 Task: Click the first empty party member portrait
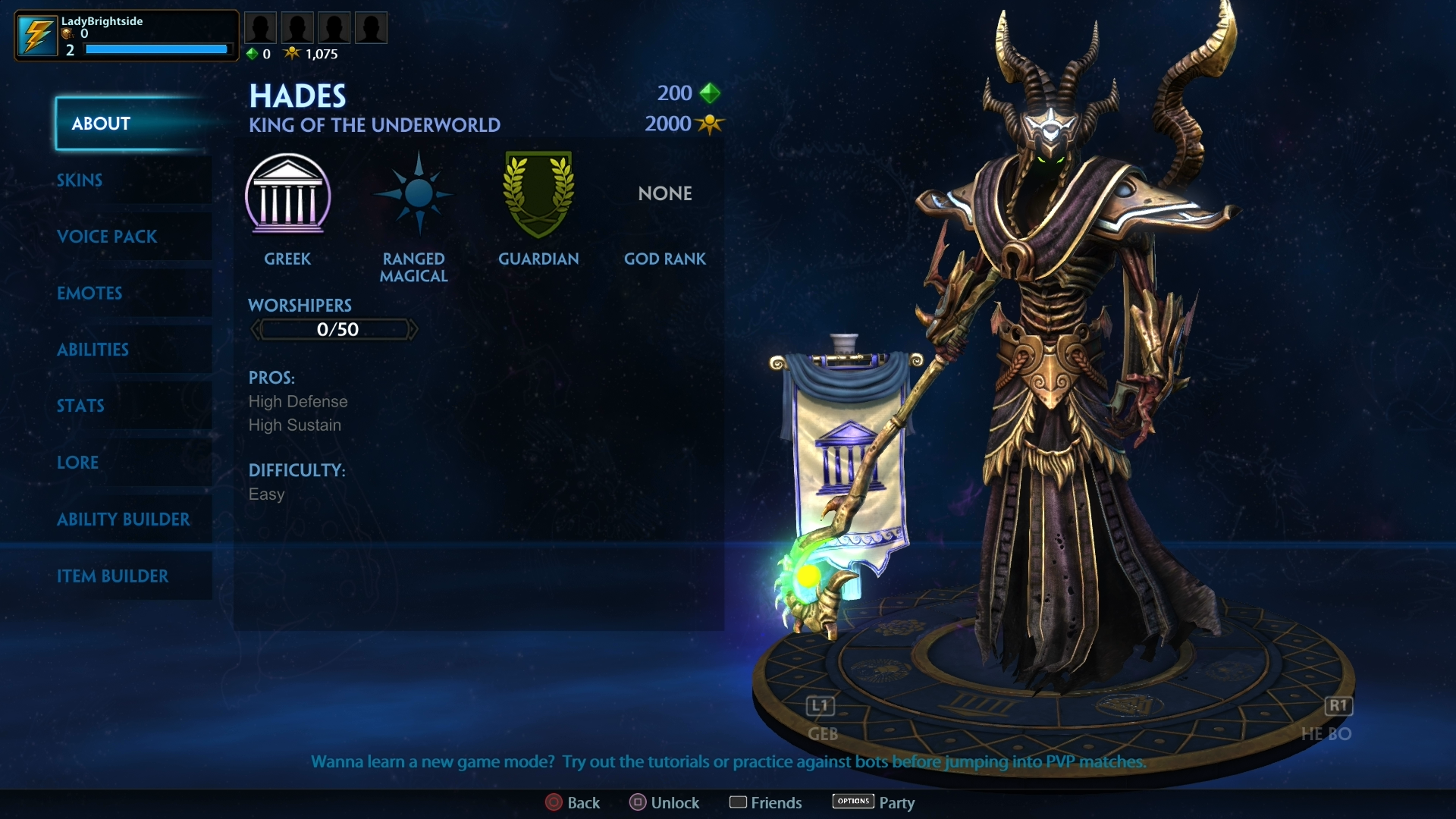(x=260, y=27)
